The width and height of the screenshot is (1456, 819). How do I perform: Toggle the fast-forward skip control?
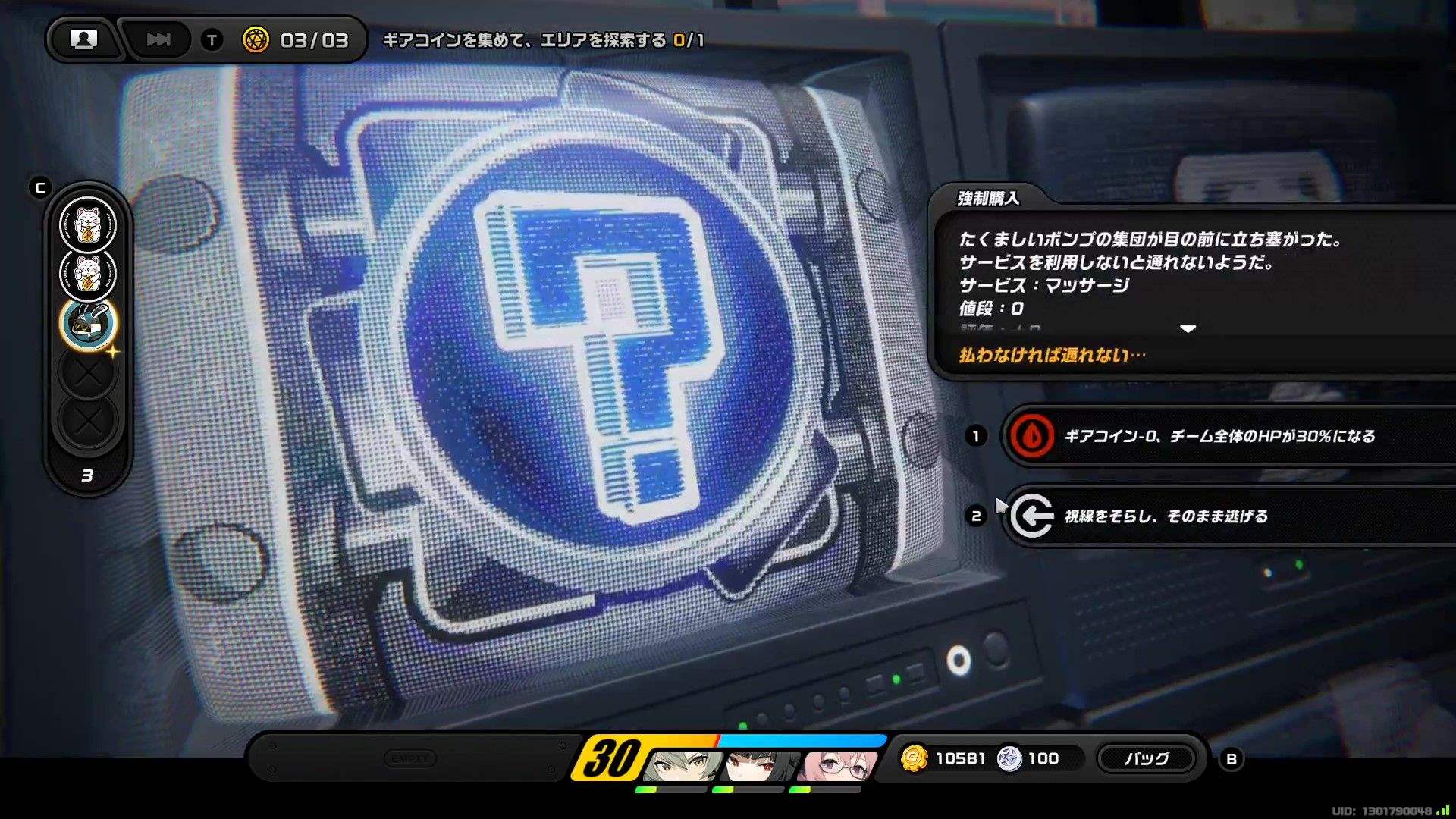(157, 40)
